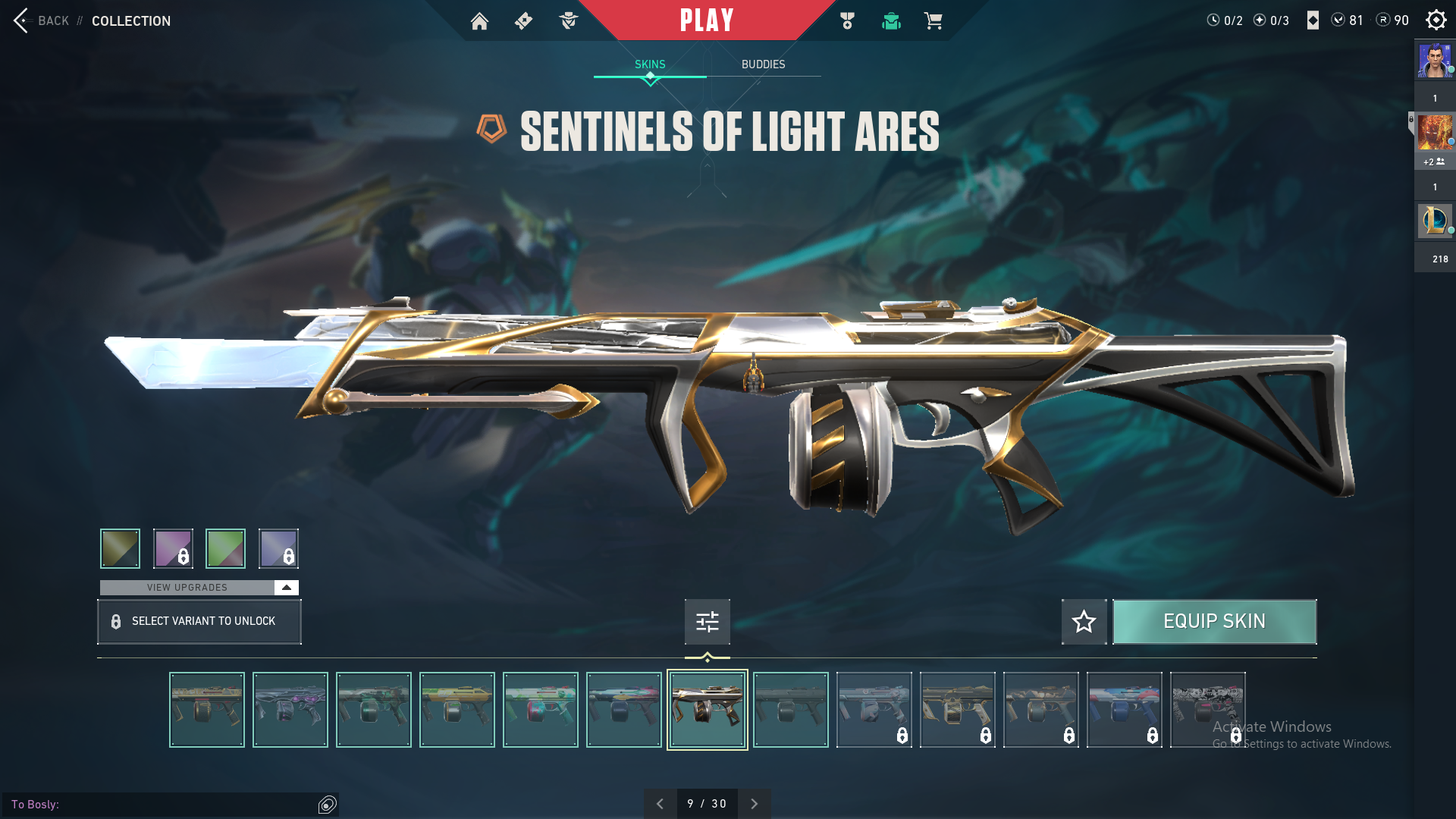The image size is (1456, 819).
Task: Open the skin filter sliders button
Action: click(x=707, y=622)
